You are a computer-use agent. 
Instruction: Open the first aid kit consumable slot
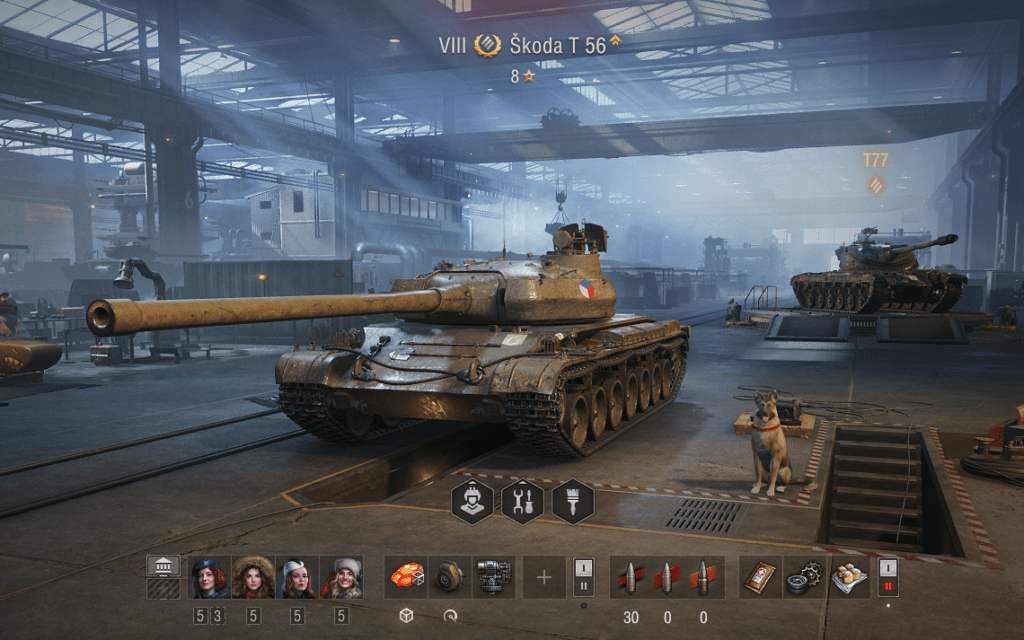click(x=761, y=577)
